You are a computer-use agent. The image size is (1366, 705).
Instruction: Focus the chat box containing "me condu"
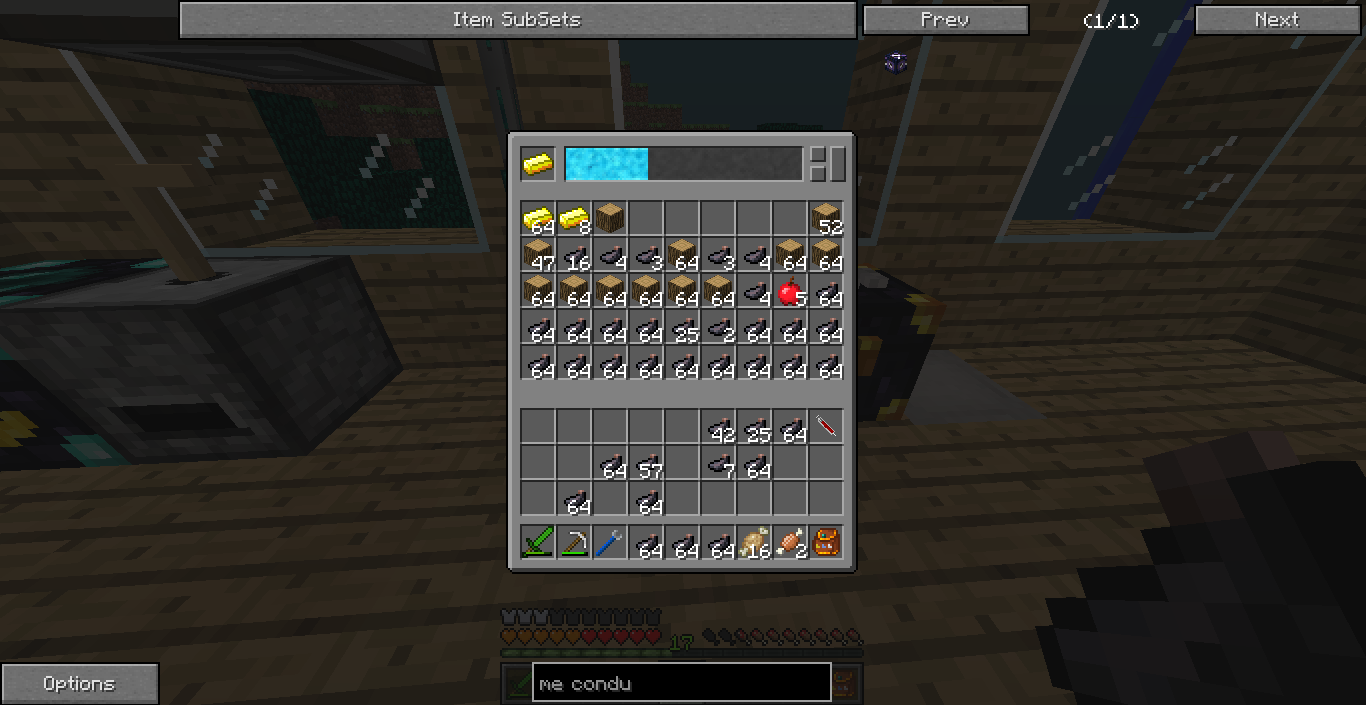point(681,684)
